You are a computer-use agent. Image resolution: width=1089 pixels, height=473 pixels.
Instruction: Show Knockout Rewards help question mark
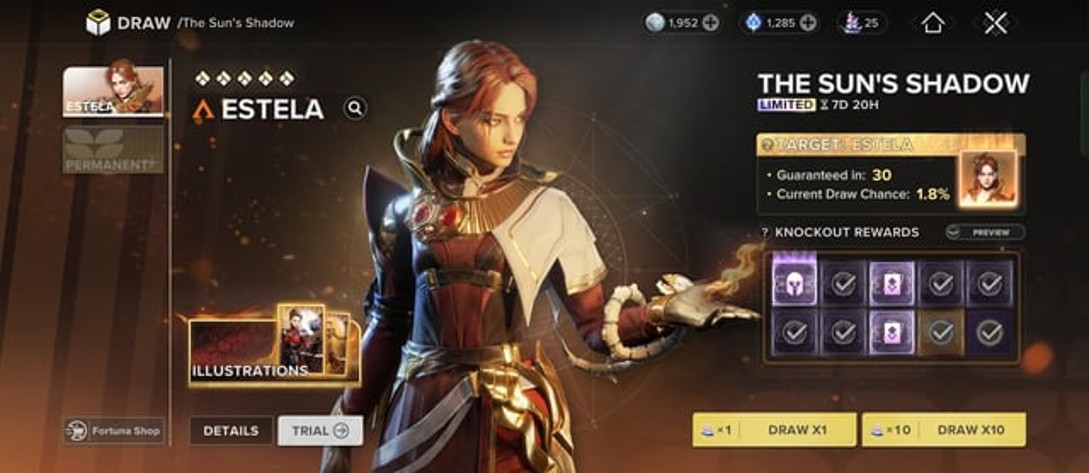(x=766, y=232)
